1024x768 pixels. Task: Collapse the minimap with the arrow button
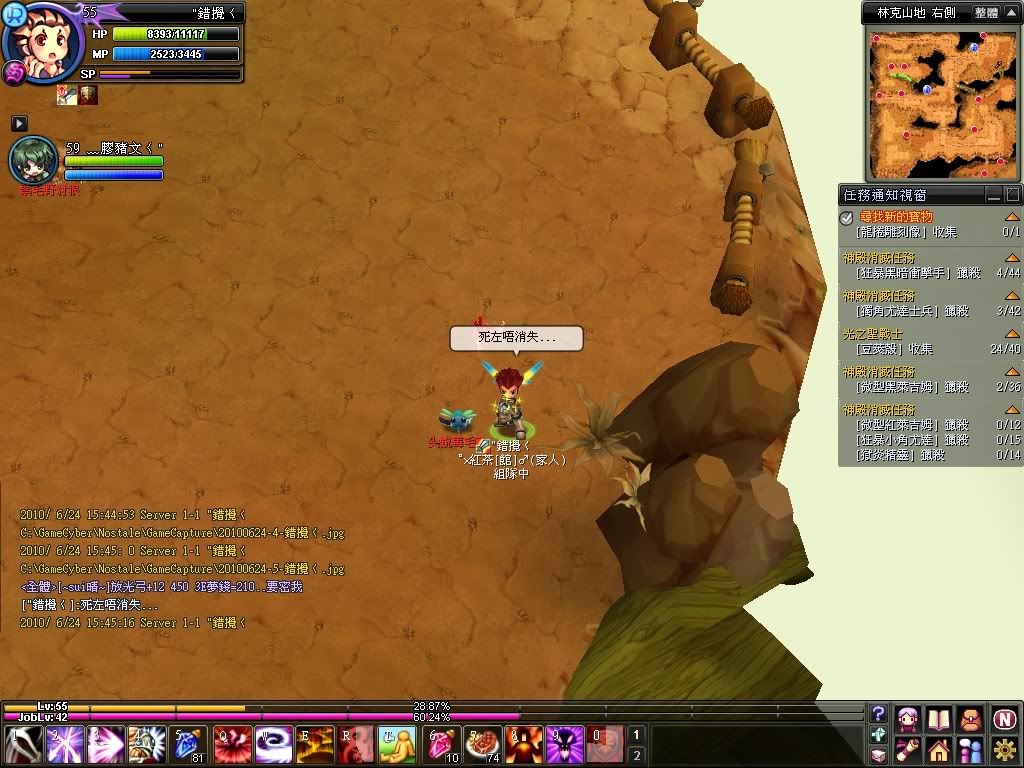point(1011,13)
